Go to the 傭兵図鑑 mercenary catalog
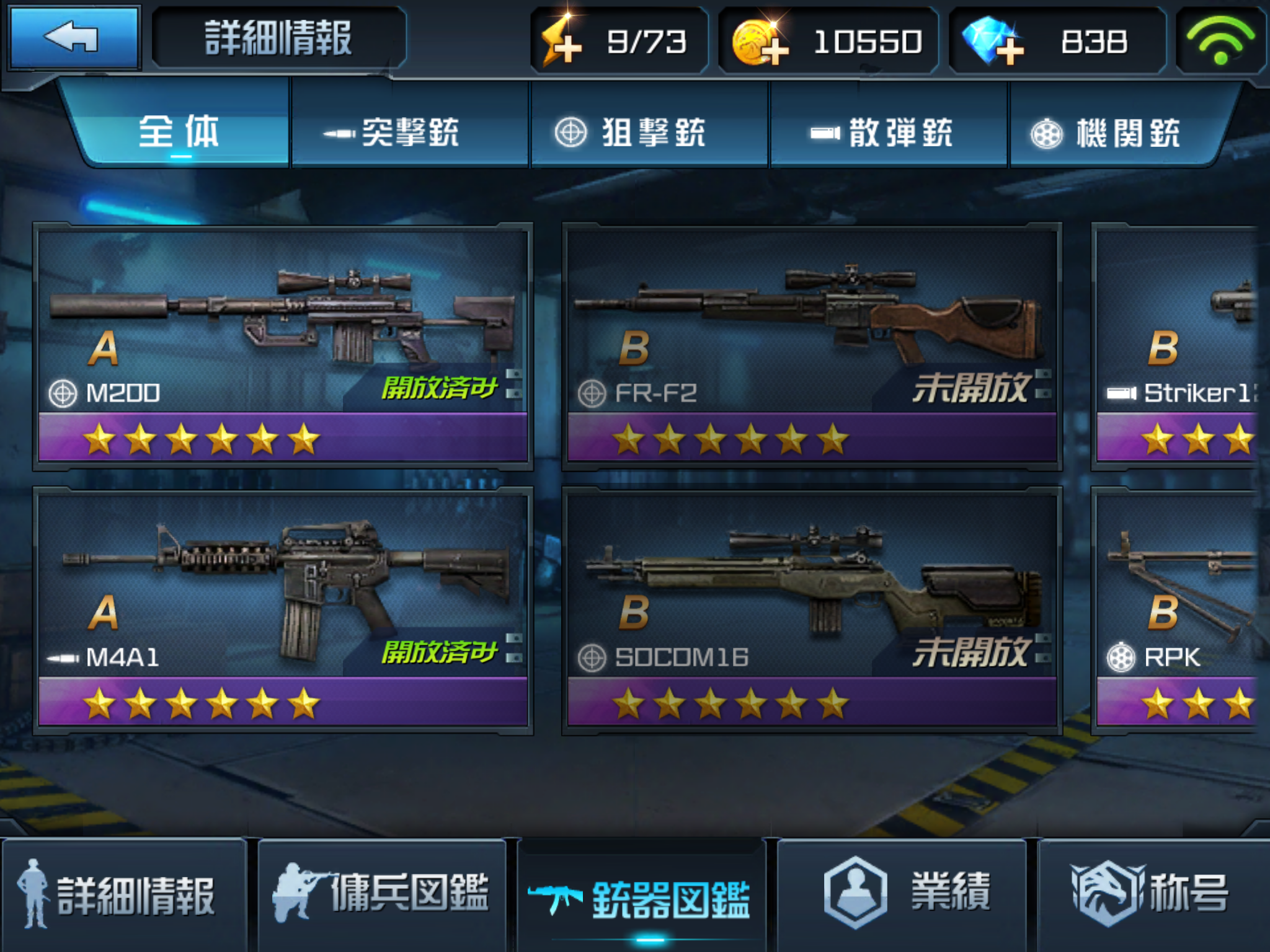This screenshot has height=952, width=1270. (382, 895)
